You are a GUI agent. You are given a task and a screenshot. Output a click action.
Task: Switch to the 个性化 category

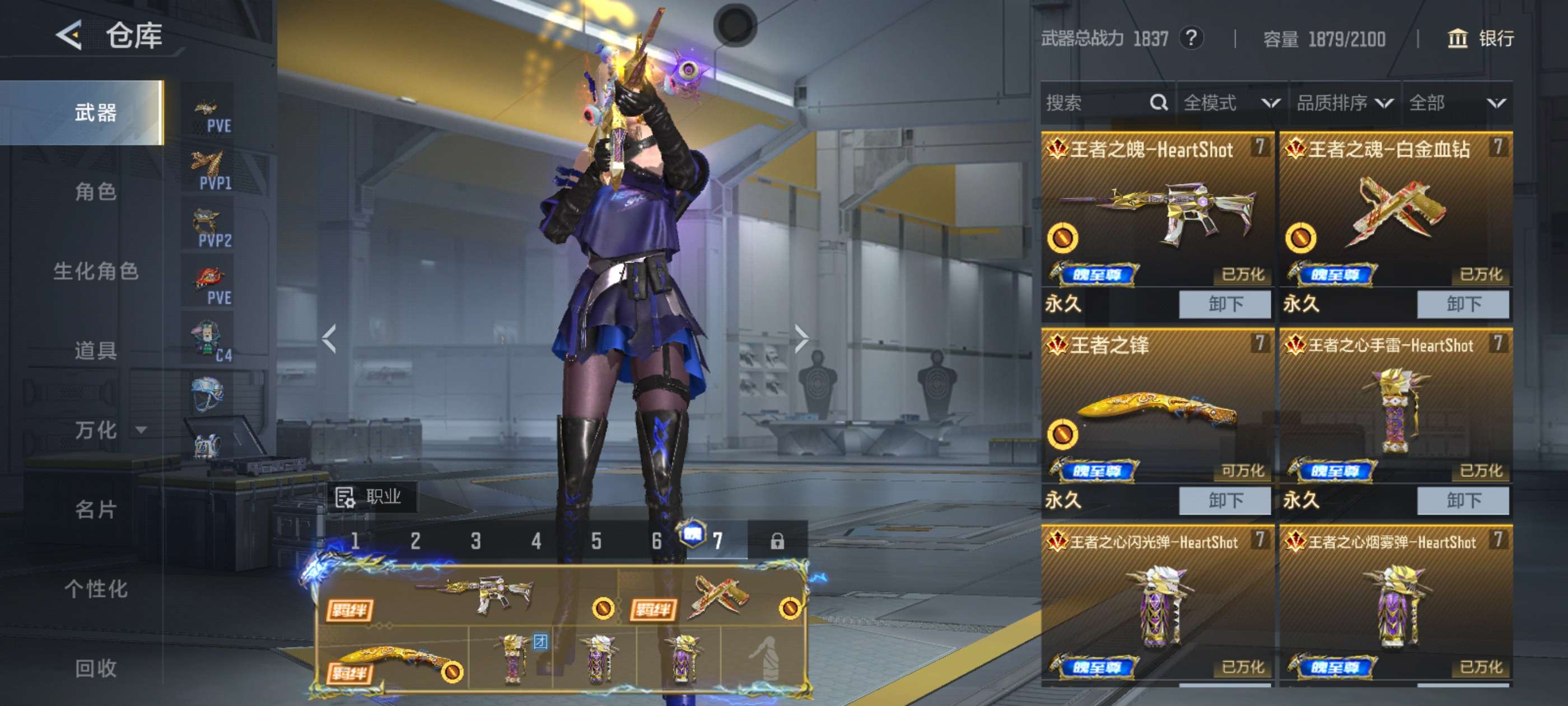tap(96, 588)
